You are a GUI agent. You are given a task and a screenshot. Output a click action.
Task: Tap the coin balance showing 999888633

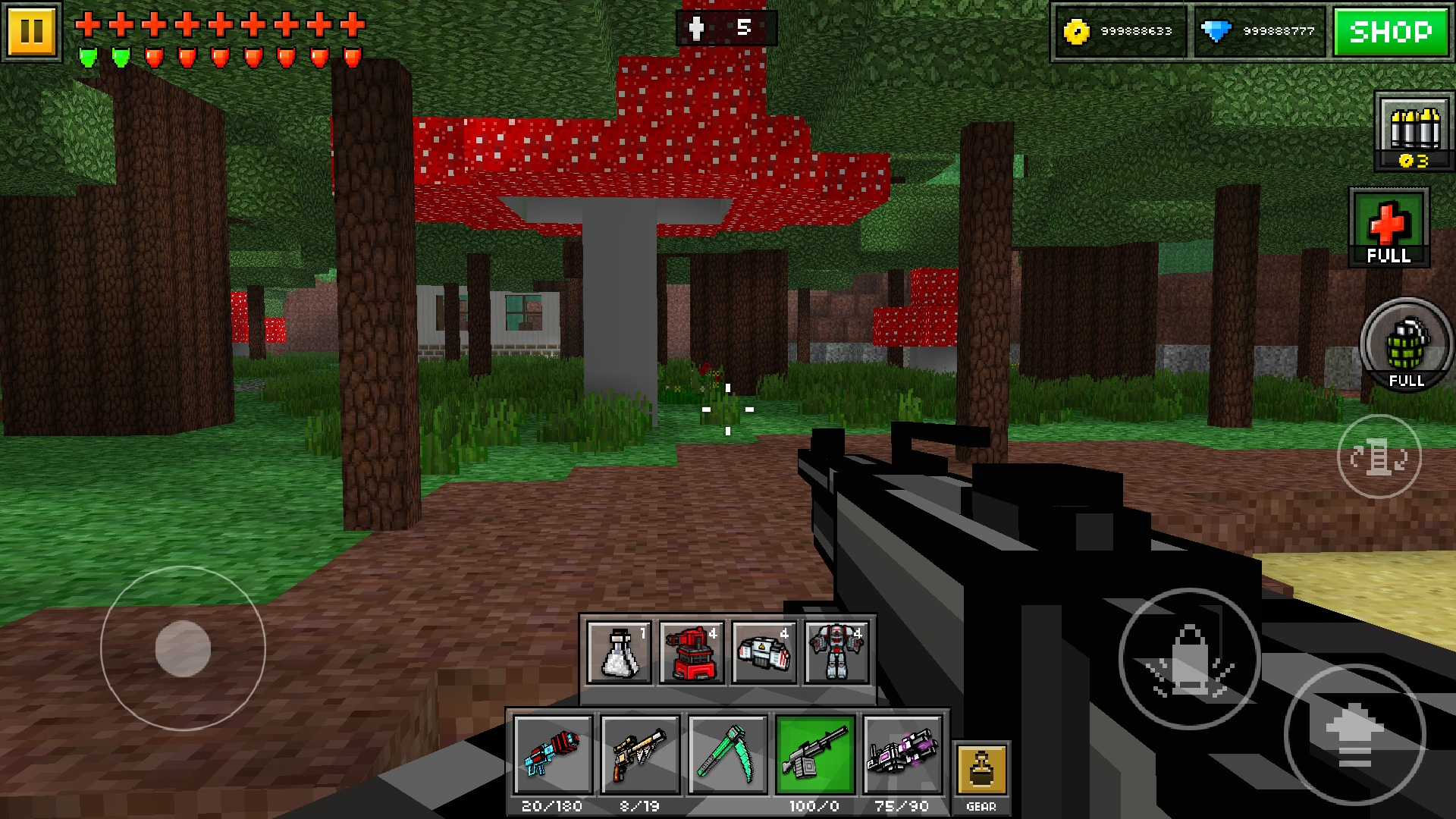pyautogui.click(x=1121, y=30)
